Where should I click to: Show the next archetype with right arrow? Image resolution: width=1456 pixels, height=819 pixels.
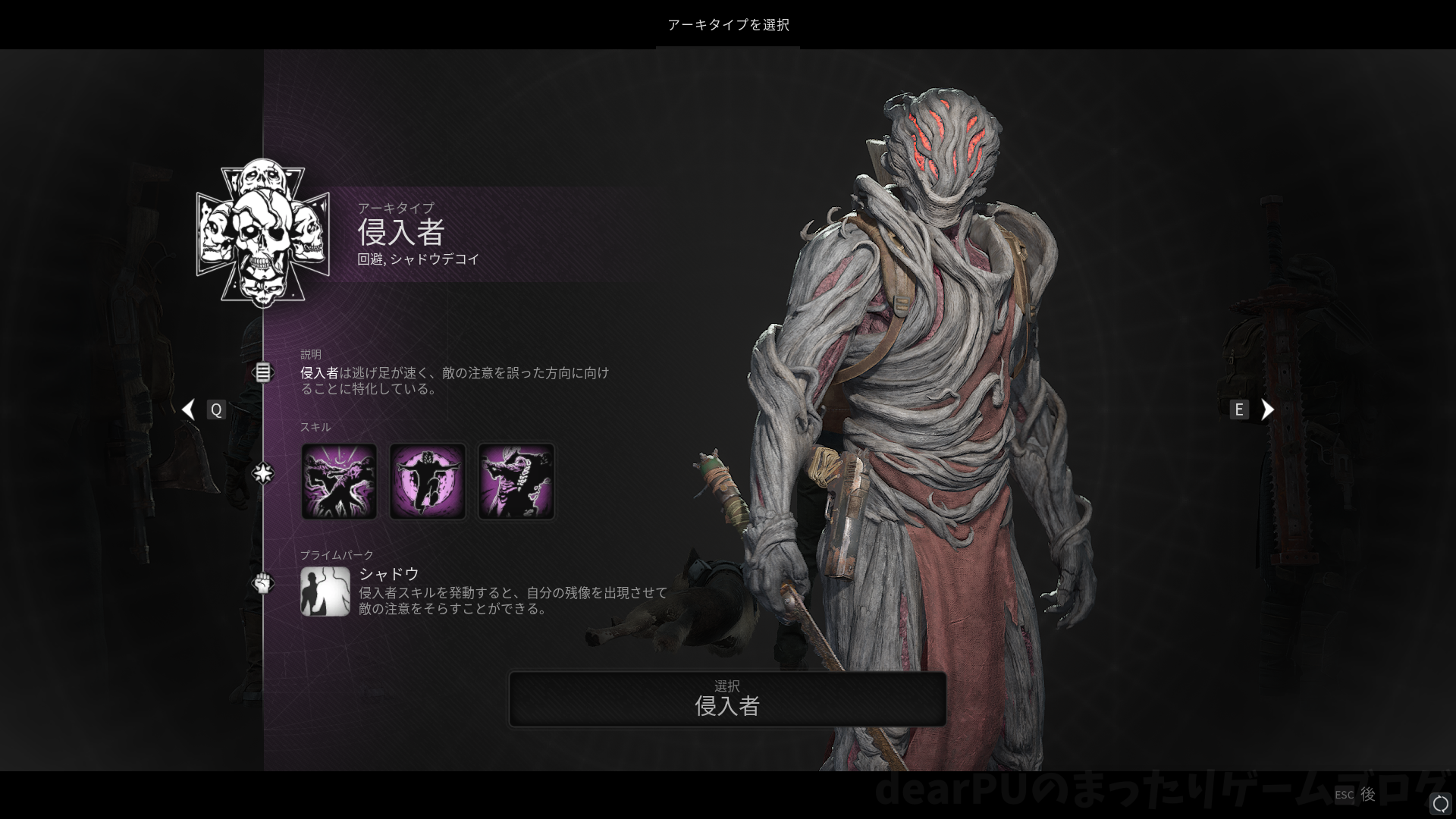tap(1267, 409)
